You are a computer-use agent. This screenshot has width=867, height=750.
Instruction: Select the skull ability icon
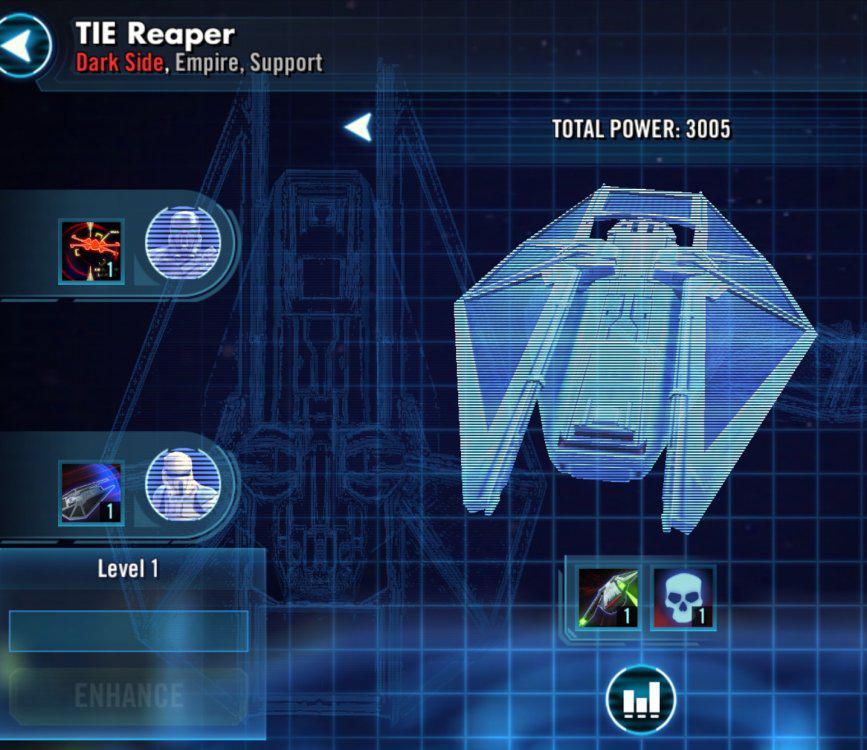pyautogui.click(x=683, y=598)
